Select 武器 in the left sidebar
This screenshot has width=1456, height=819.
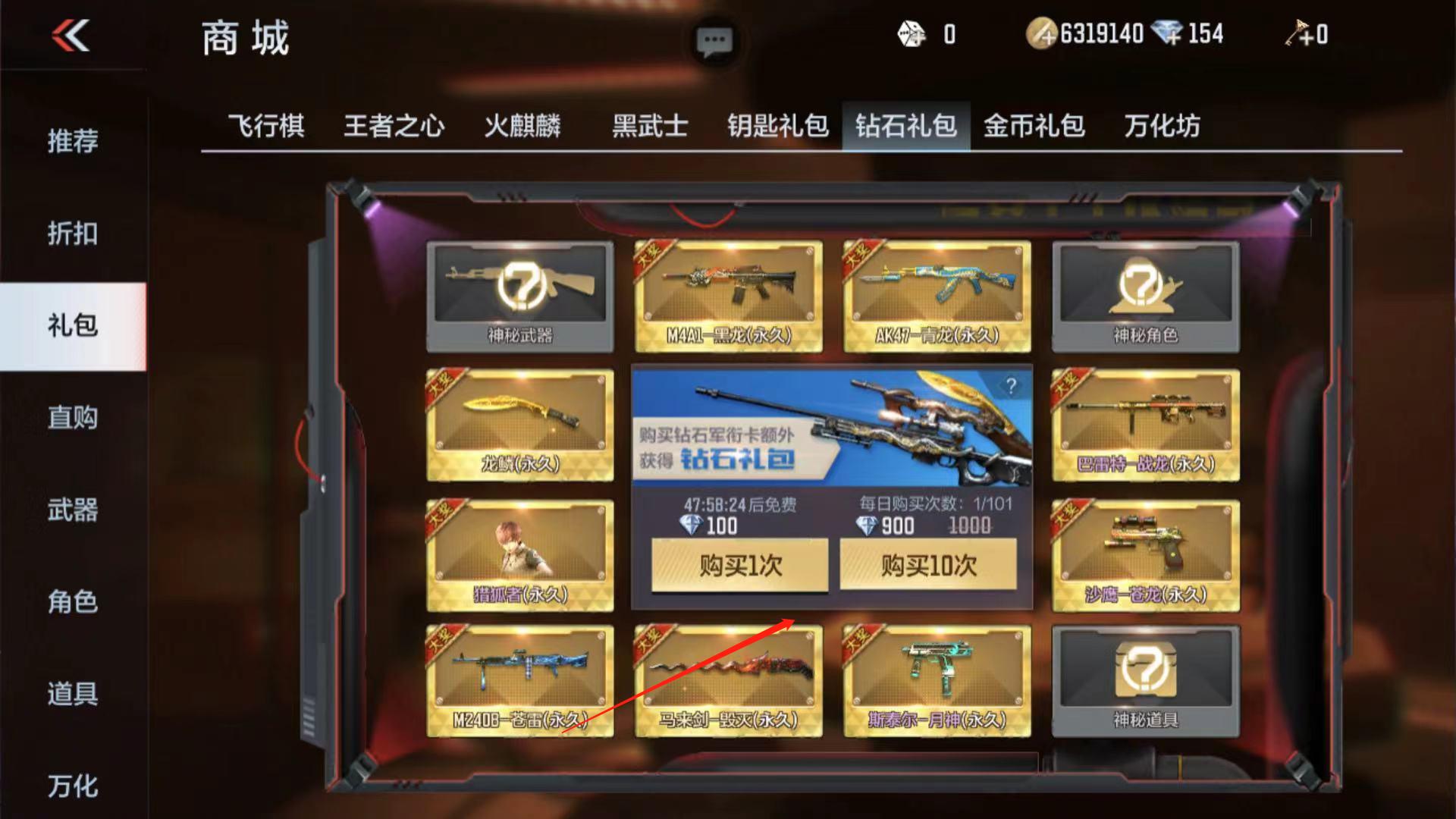click(75, 513)
